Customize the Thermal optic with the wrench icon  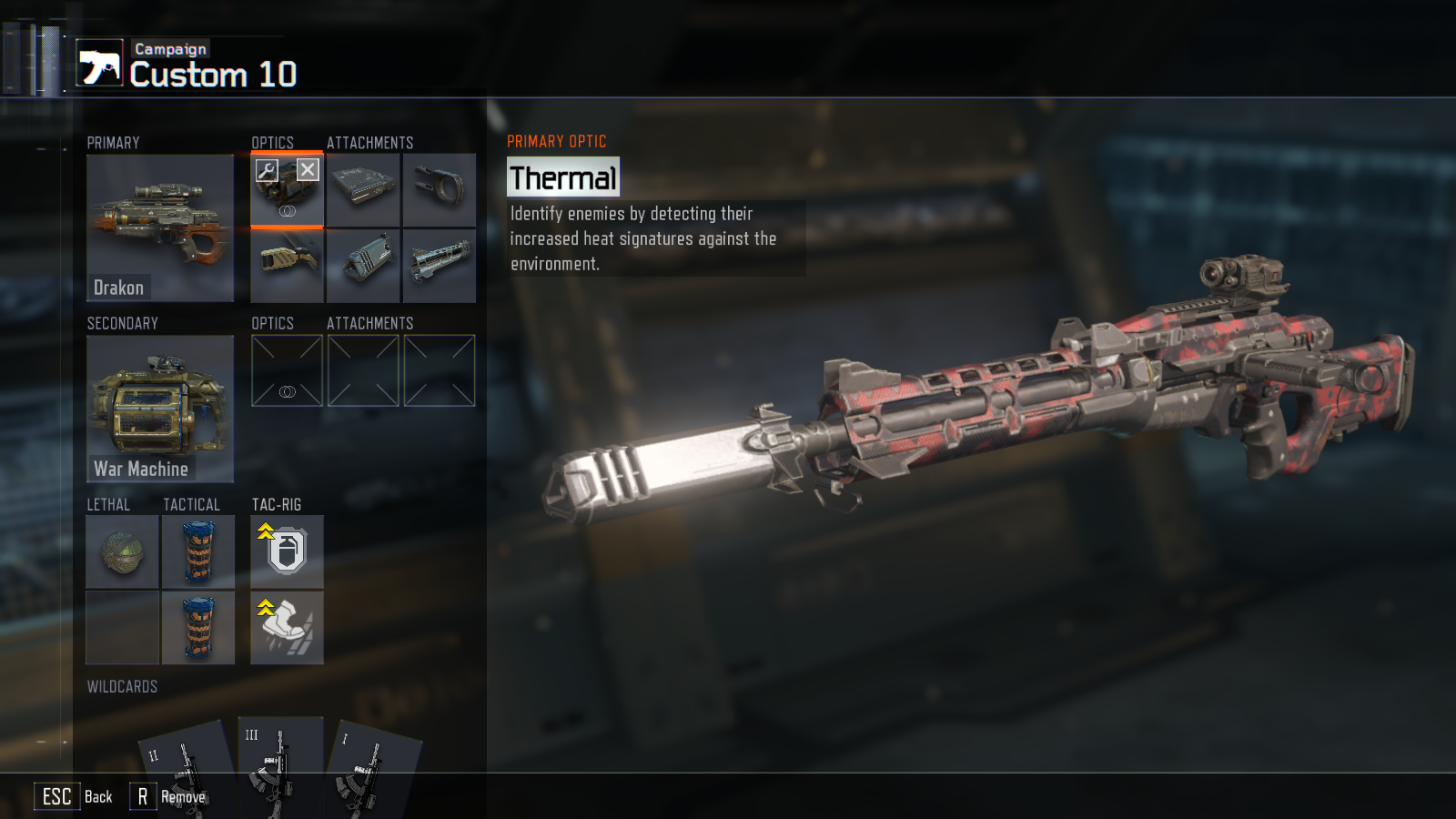click(x=267, y=170)
